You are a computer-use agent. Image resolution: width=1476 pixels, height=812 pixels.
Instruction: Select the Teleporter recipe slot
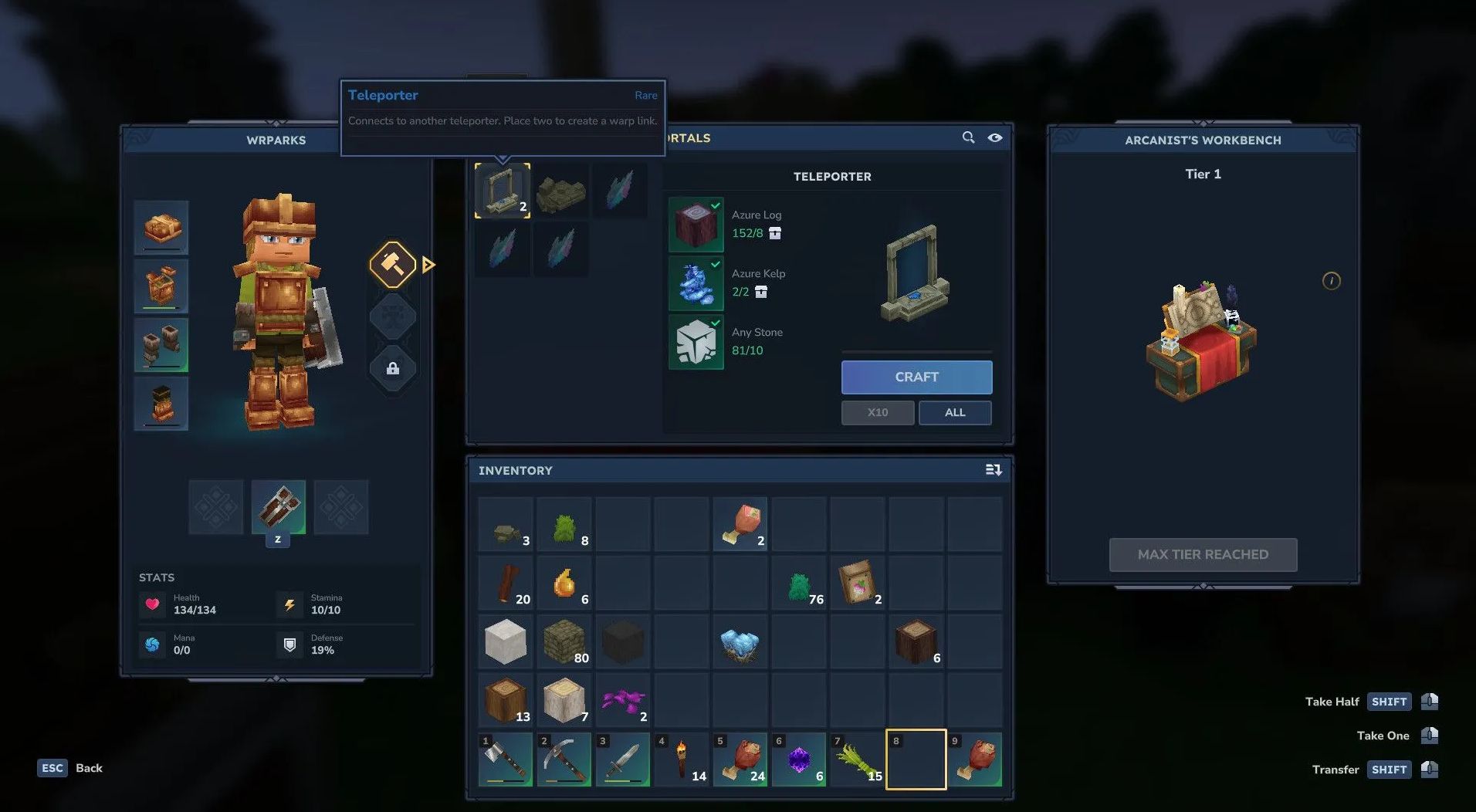pos(503,191)
